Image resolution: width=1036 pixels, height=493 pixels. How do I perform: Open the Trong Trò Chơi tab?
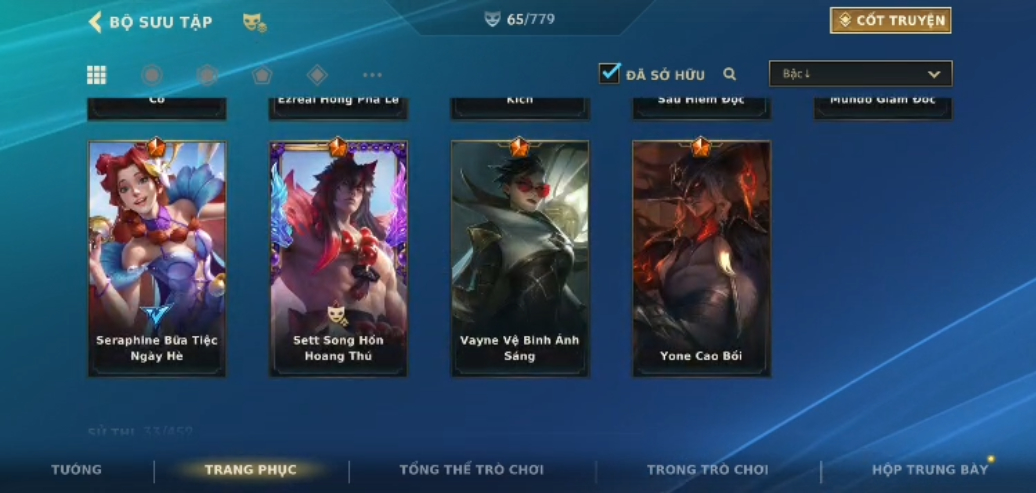[707, 470]
